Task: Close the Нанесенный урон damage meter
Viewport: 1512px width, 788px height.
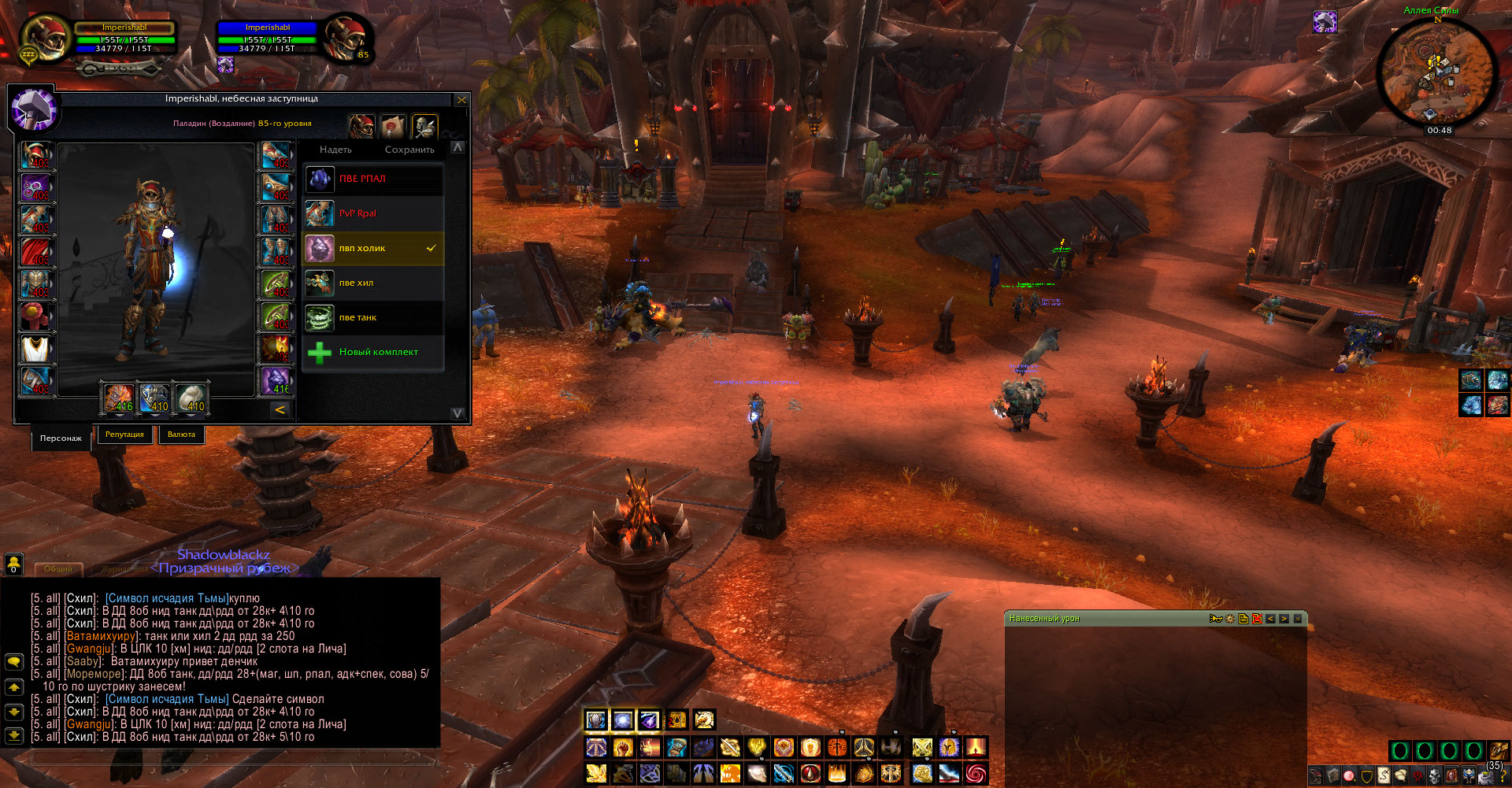Action: (x=1298, y=619)
